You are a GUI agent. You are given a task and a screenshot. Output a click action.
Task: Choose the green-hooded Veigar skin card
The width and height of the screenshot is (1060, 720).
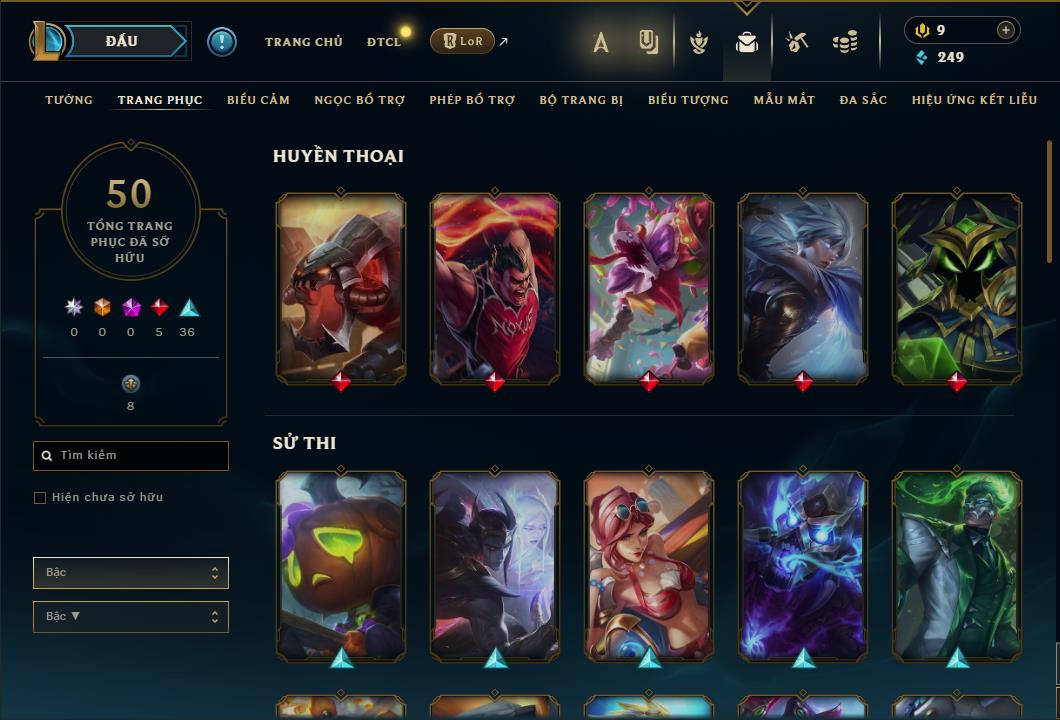click(957, 288)
